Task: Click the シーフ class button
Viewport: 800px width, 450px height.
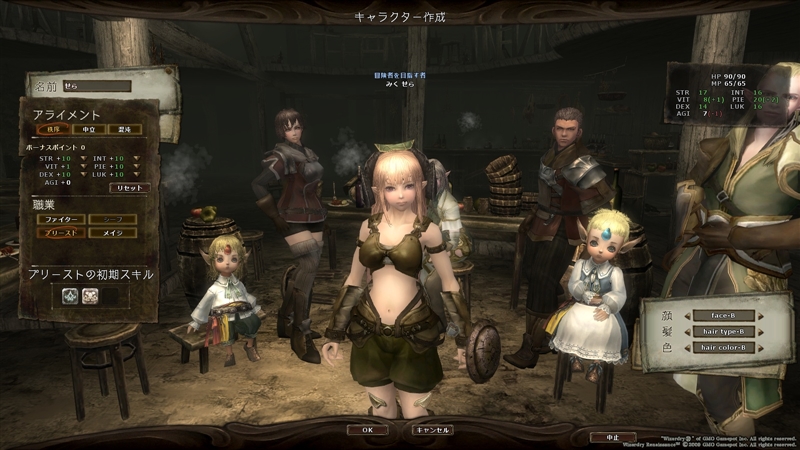Action: (x=112, y=218)
